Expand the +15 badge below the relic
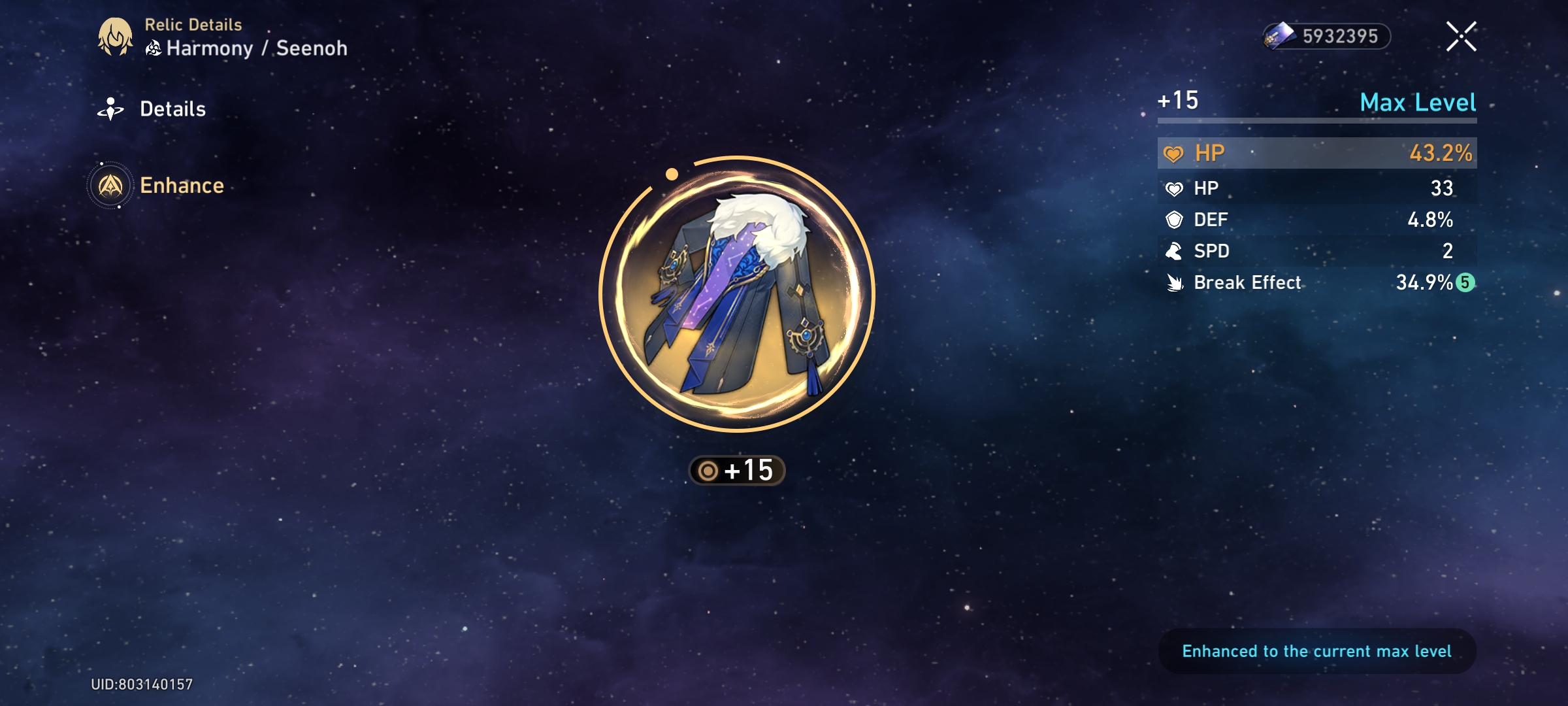 [x=735, y=468]
